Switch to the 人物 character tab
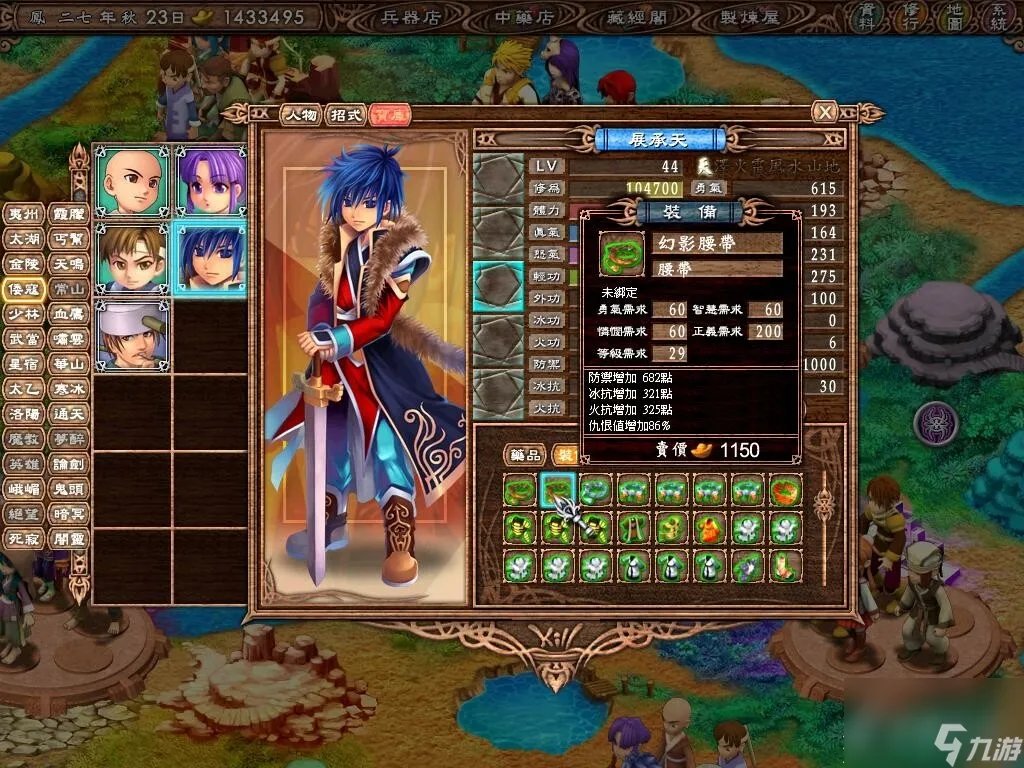Viewport: 1024px width, 768px height. pos(300,115)
